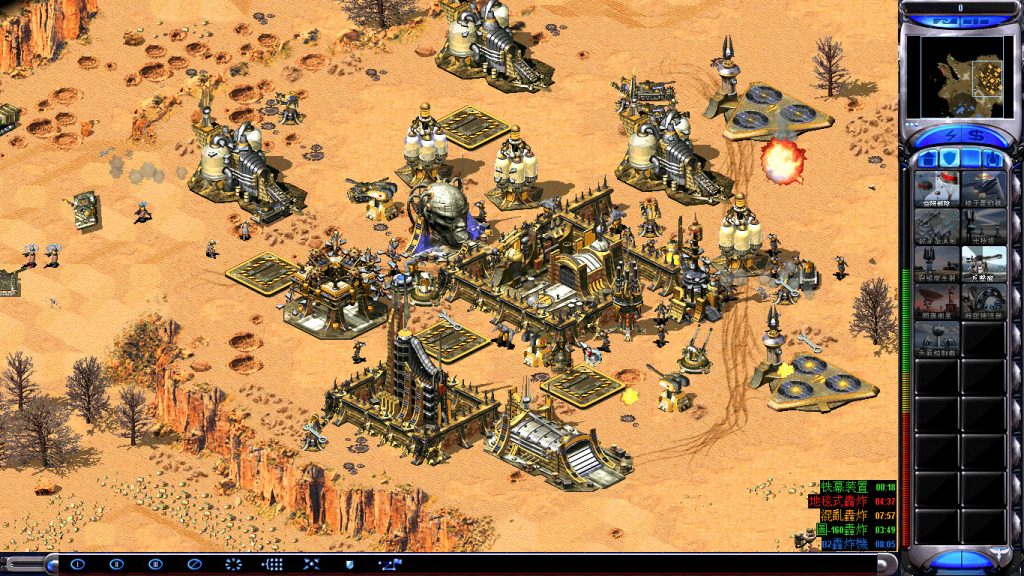Select the paratrooper airdrop cameo
Screen dimensions: 1024x576
(x=937, y=187)
